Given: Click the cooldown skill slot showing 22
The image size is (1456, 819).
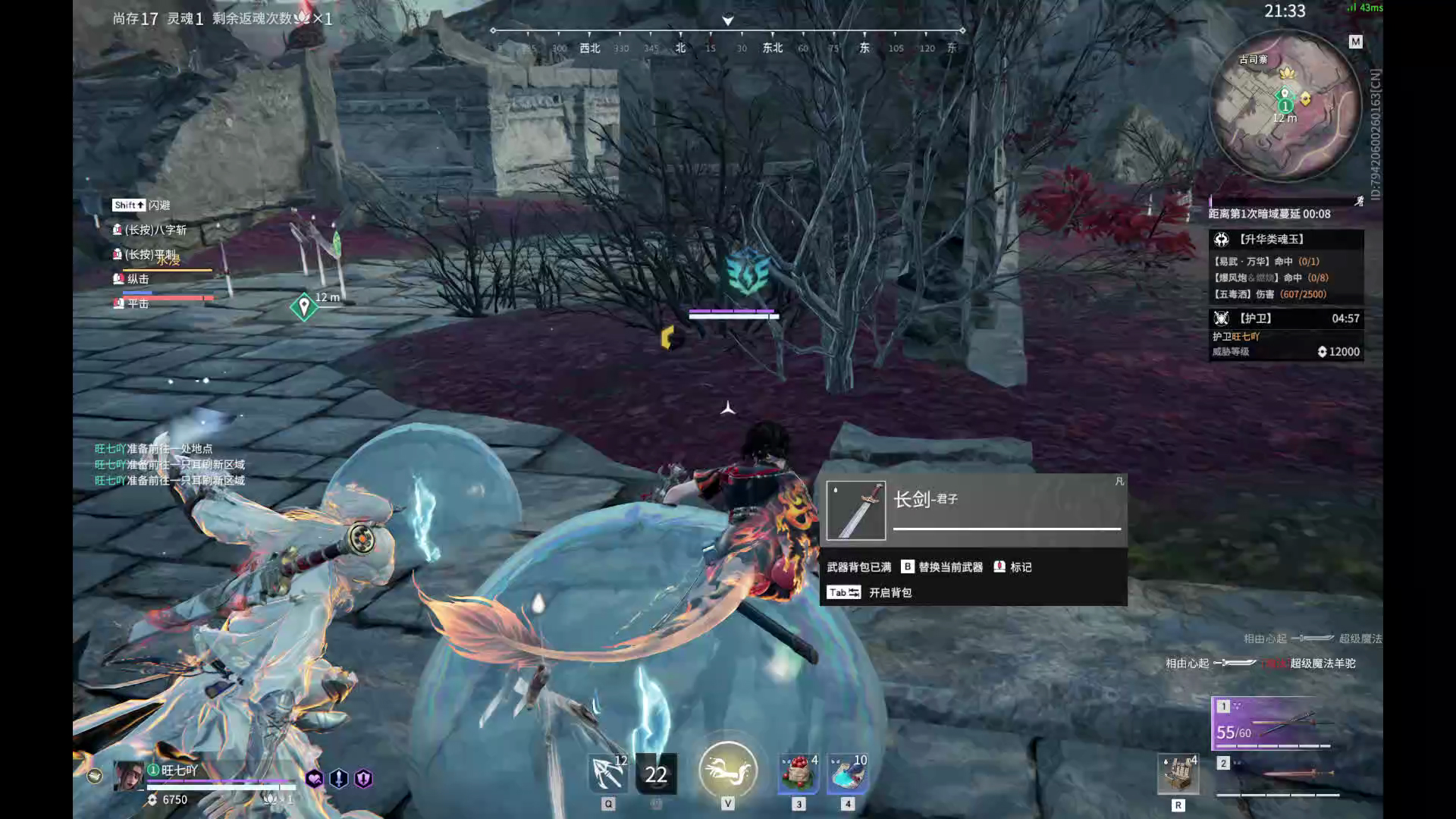Looking at the screenshot, I should point(656,773).
